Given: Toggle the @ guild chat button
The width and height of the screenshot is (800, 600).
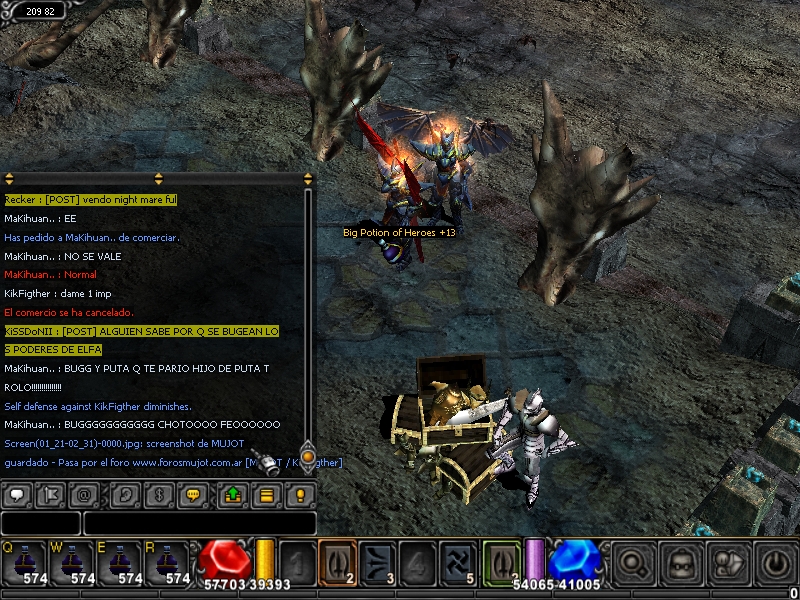Looking at the screenshot, I should click(84, 494).
